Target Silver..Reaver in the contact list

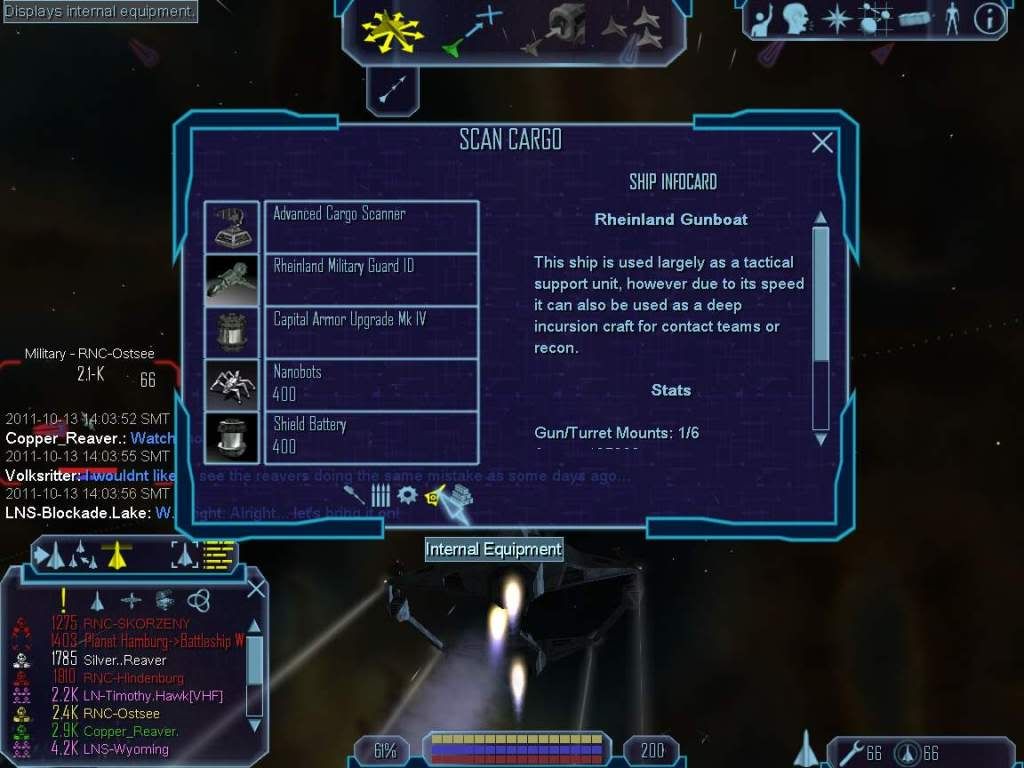tap(125, 660)
